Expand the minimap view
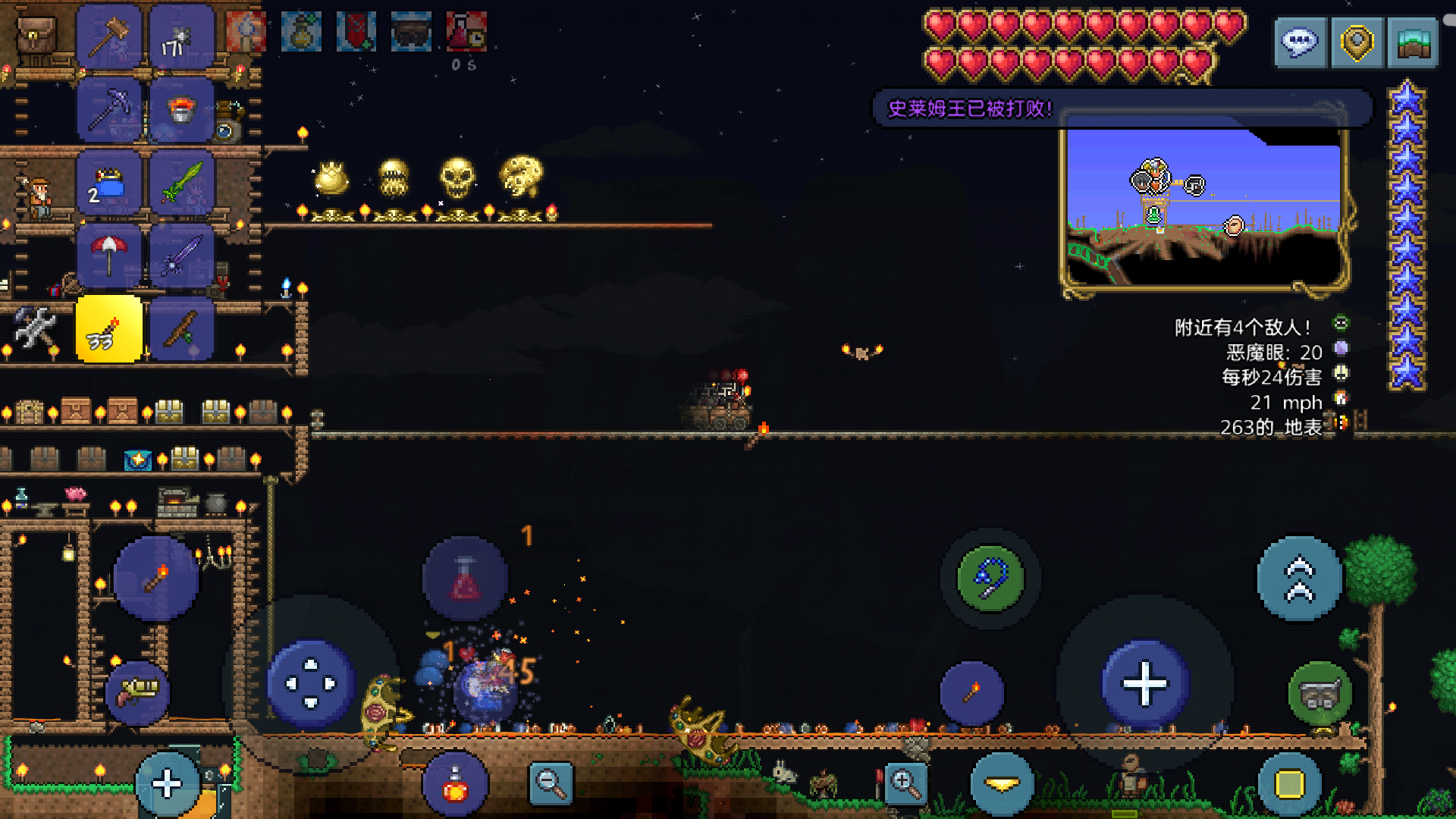This screenshot has height=819, width=1456. point(1412,42)
